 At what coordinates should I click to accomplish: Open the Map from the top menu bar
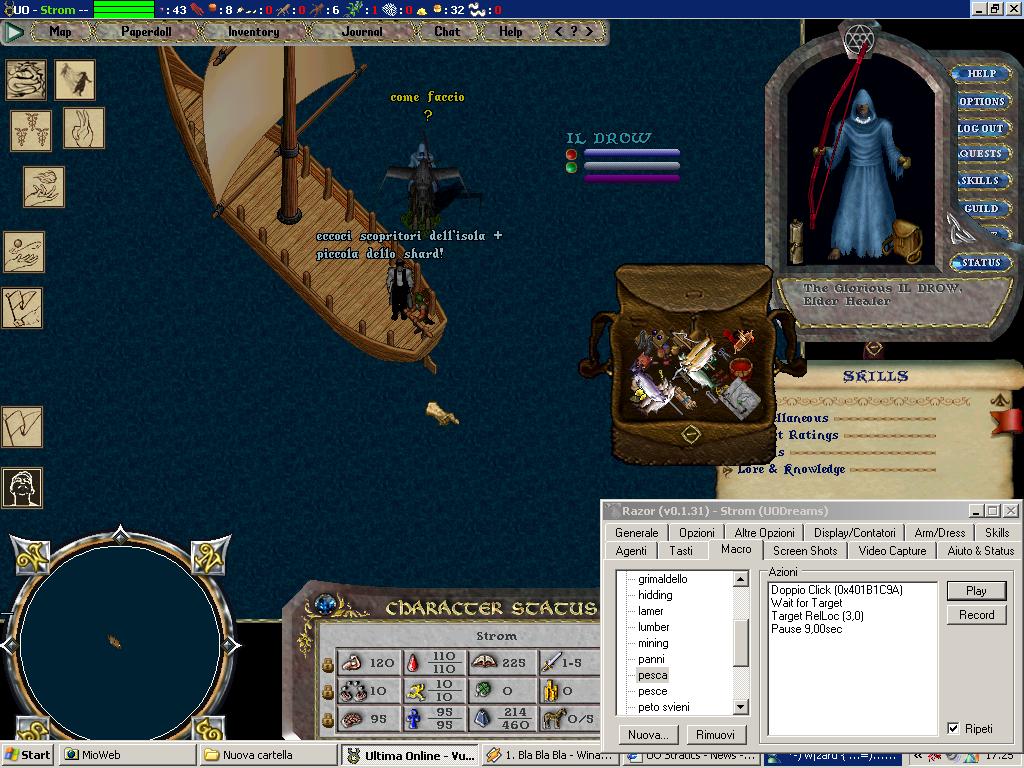(60, 32)
